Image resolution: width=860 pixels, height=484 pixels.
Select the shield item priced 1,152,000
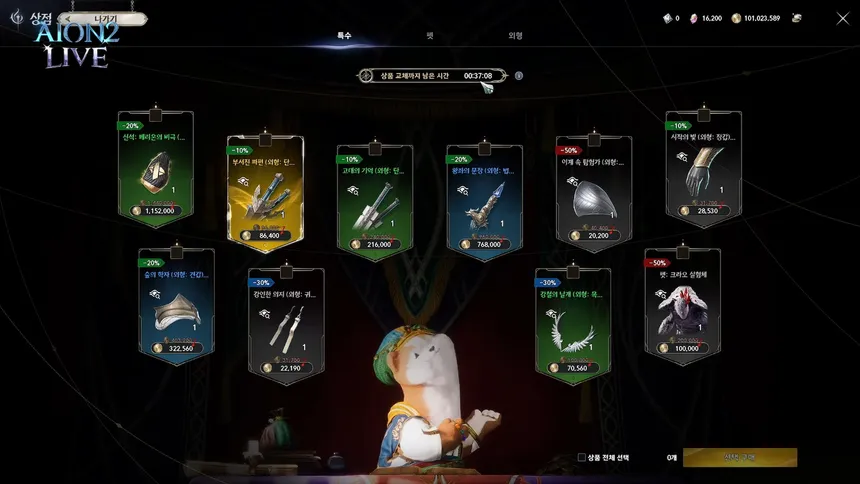(x=155, y=171)
